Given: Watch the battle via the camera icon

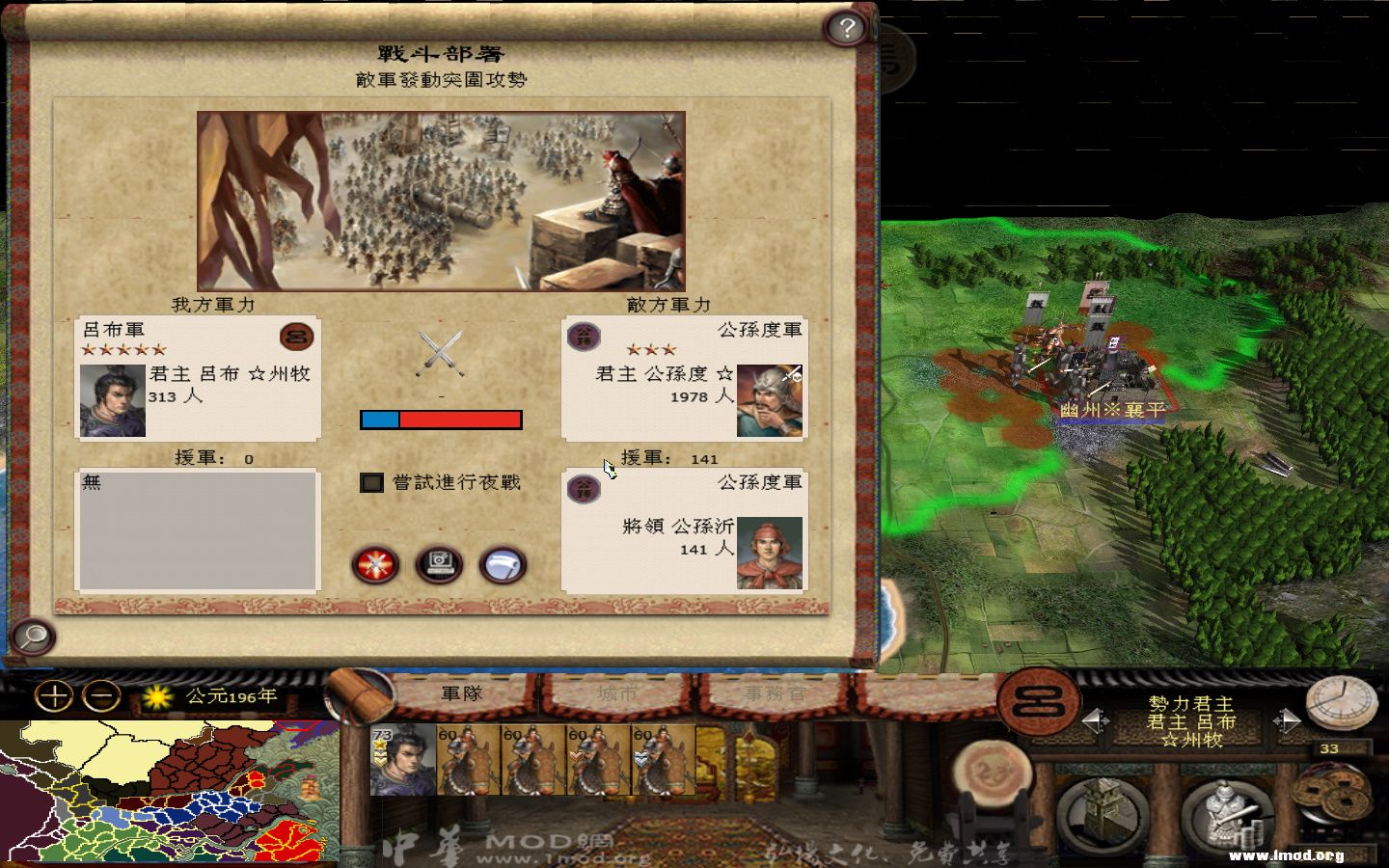Looking at the screenshot, I should [438, 566].
